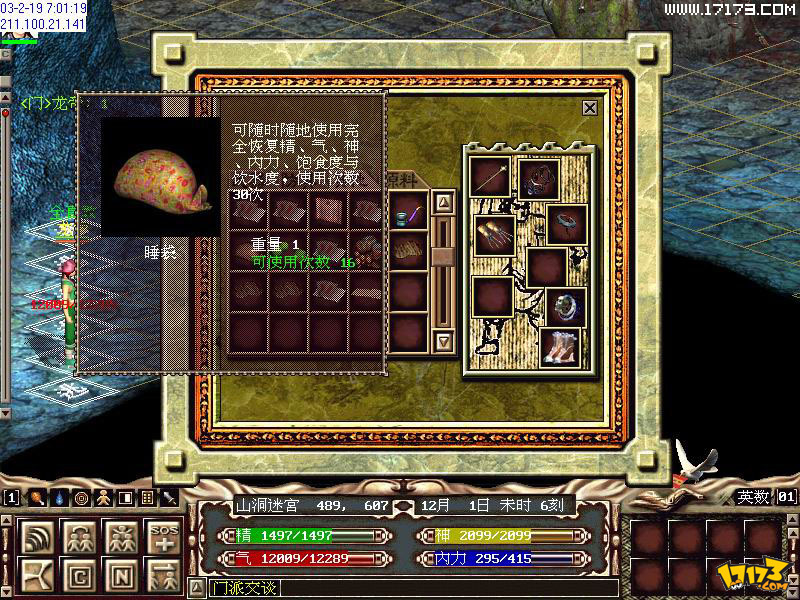The image size is (800, 600).
Task: Click the human figure icon in toolbar
Action: 104,497
